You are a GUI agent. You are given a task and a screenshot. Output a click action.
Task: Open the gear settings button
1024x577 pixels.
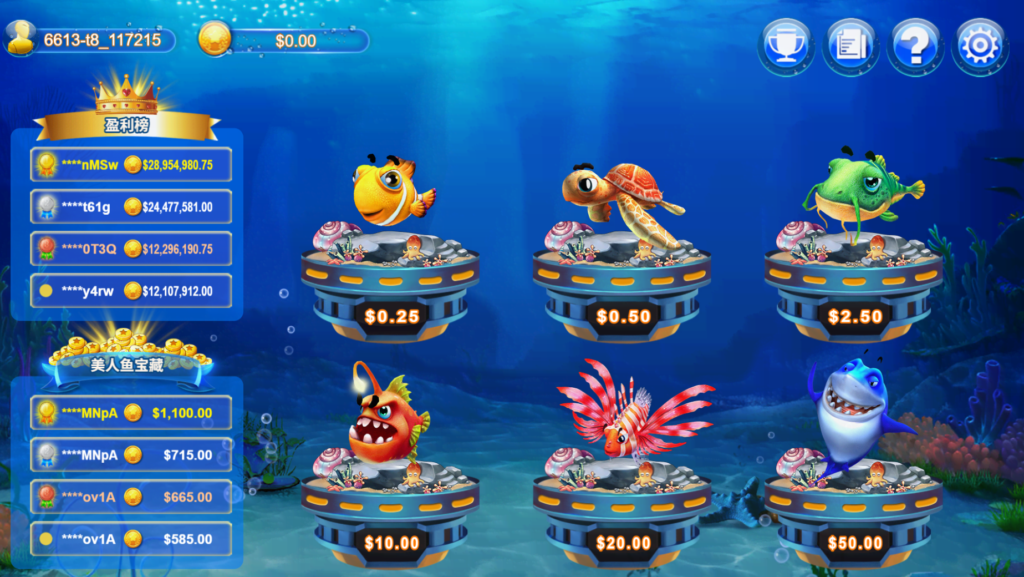click(980, 46)
